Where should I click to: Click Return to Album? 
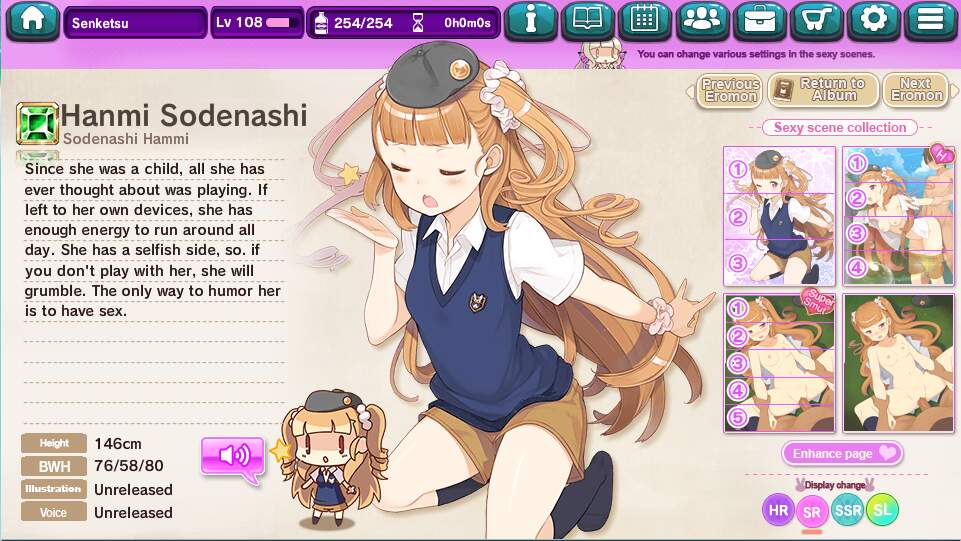click(823, 90)
